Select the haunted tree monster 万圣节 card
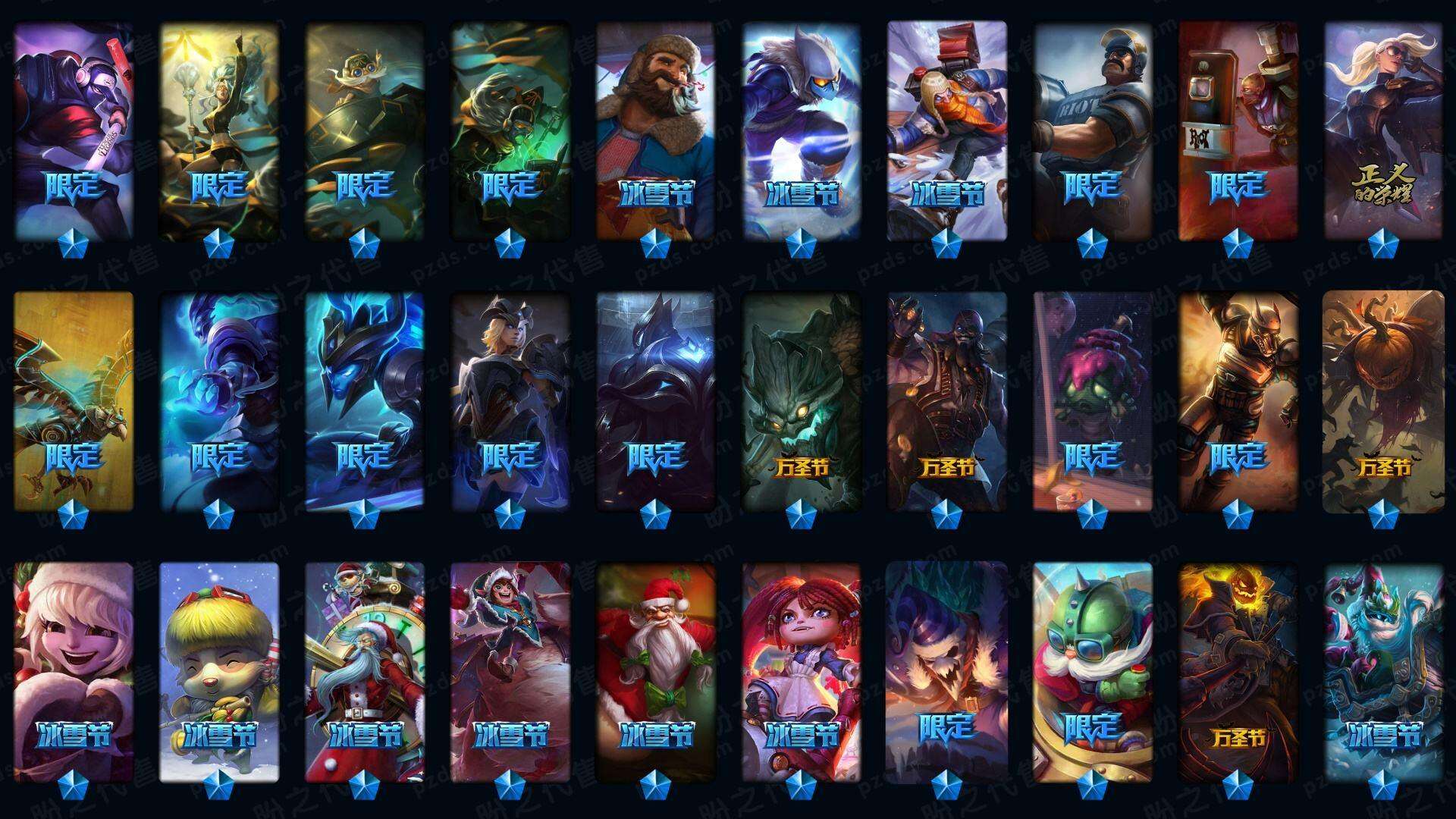Screen dimensions: 1456x819 tap(801, 402)
